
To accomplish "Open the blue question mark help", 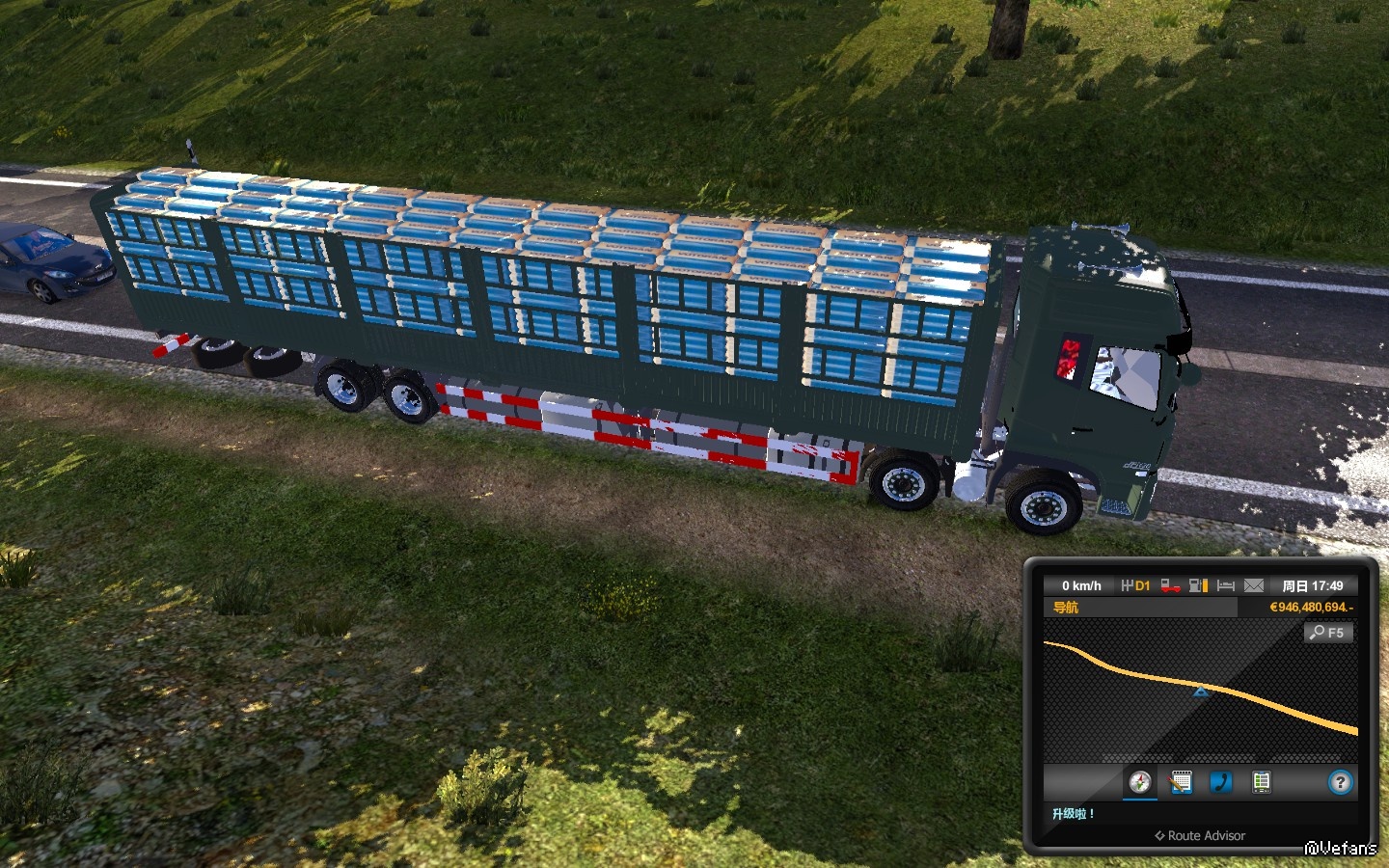I will click(1340, 782).
